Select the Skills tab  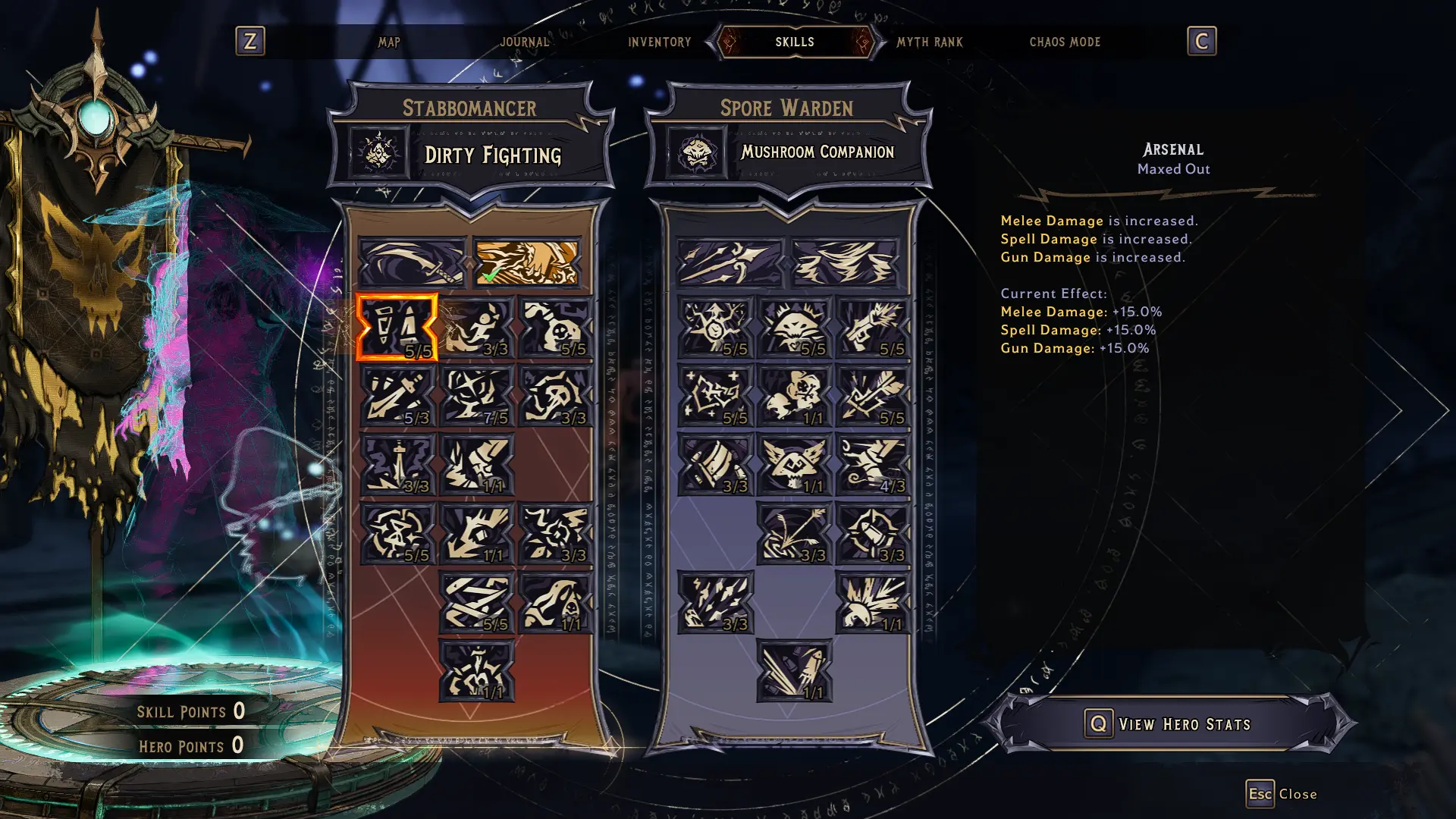[x=794, y=42]
